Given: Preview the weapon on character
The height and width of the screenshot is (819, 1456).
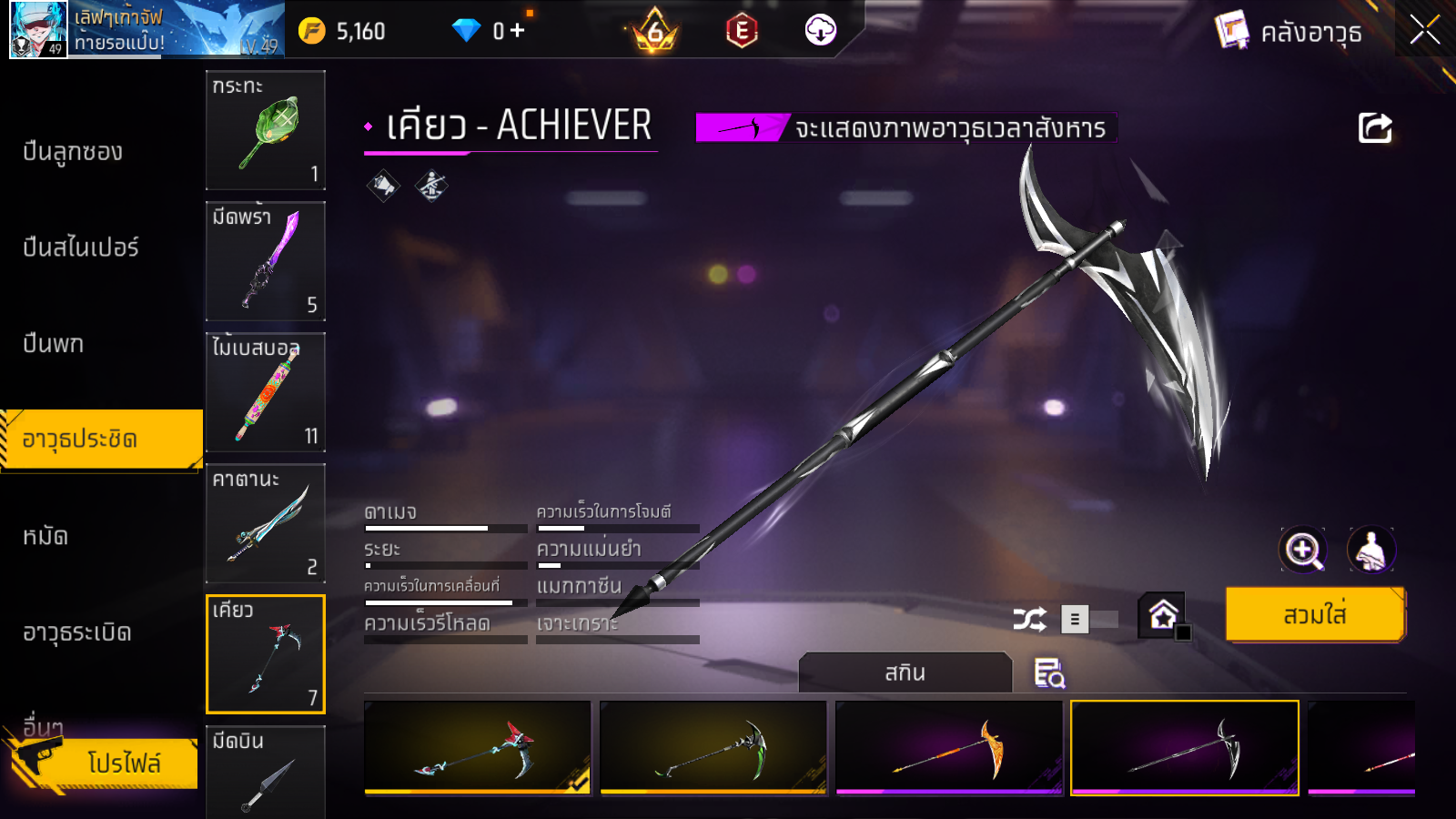Looking at the screenshot, I should pyautogui.click(x=1371, y=550).
